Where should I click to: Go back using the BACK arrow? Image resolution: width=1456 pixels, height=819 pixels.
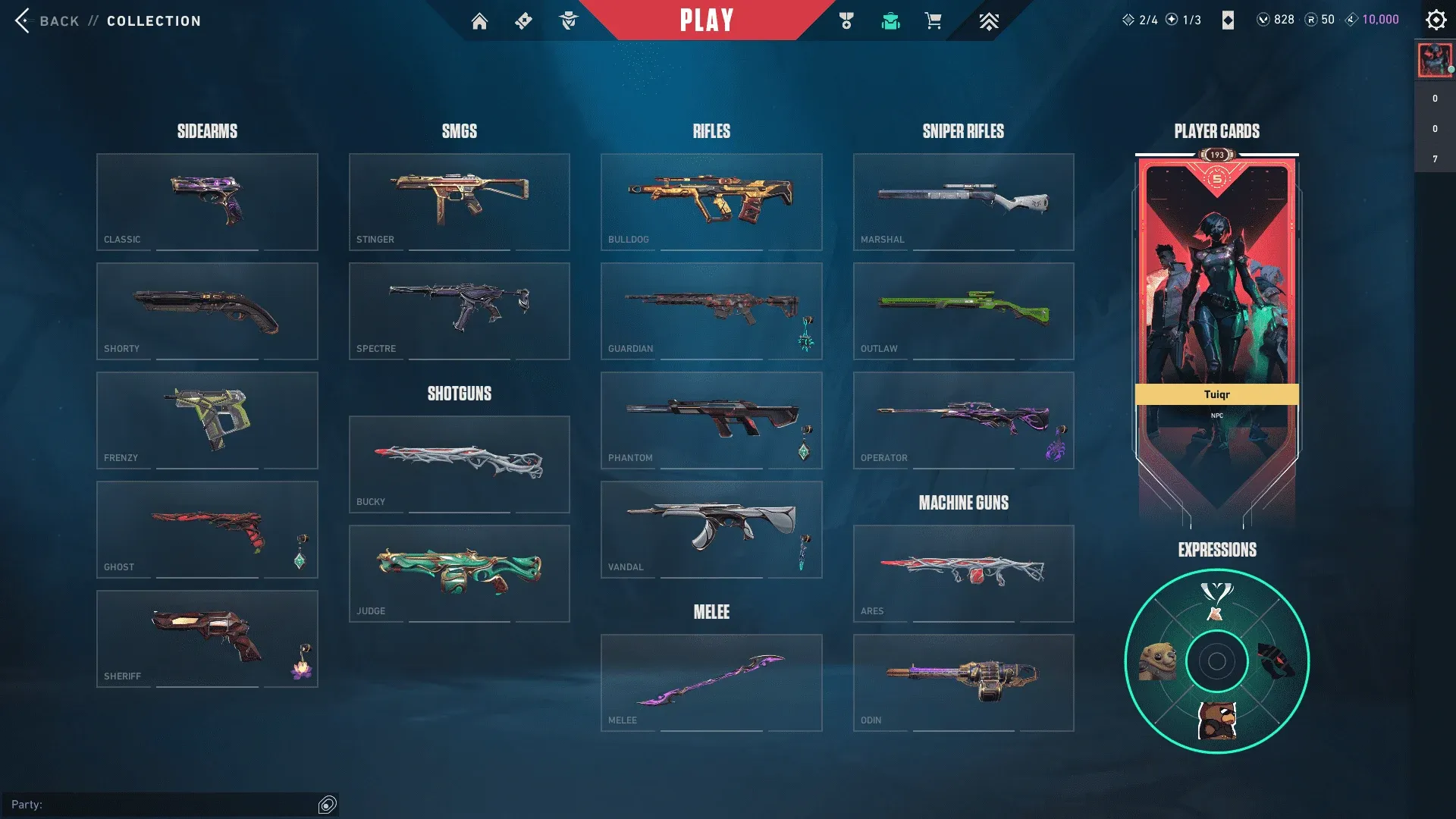(x=24, y=20)
